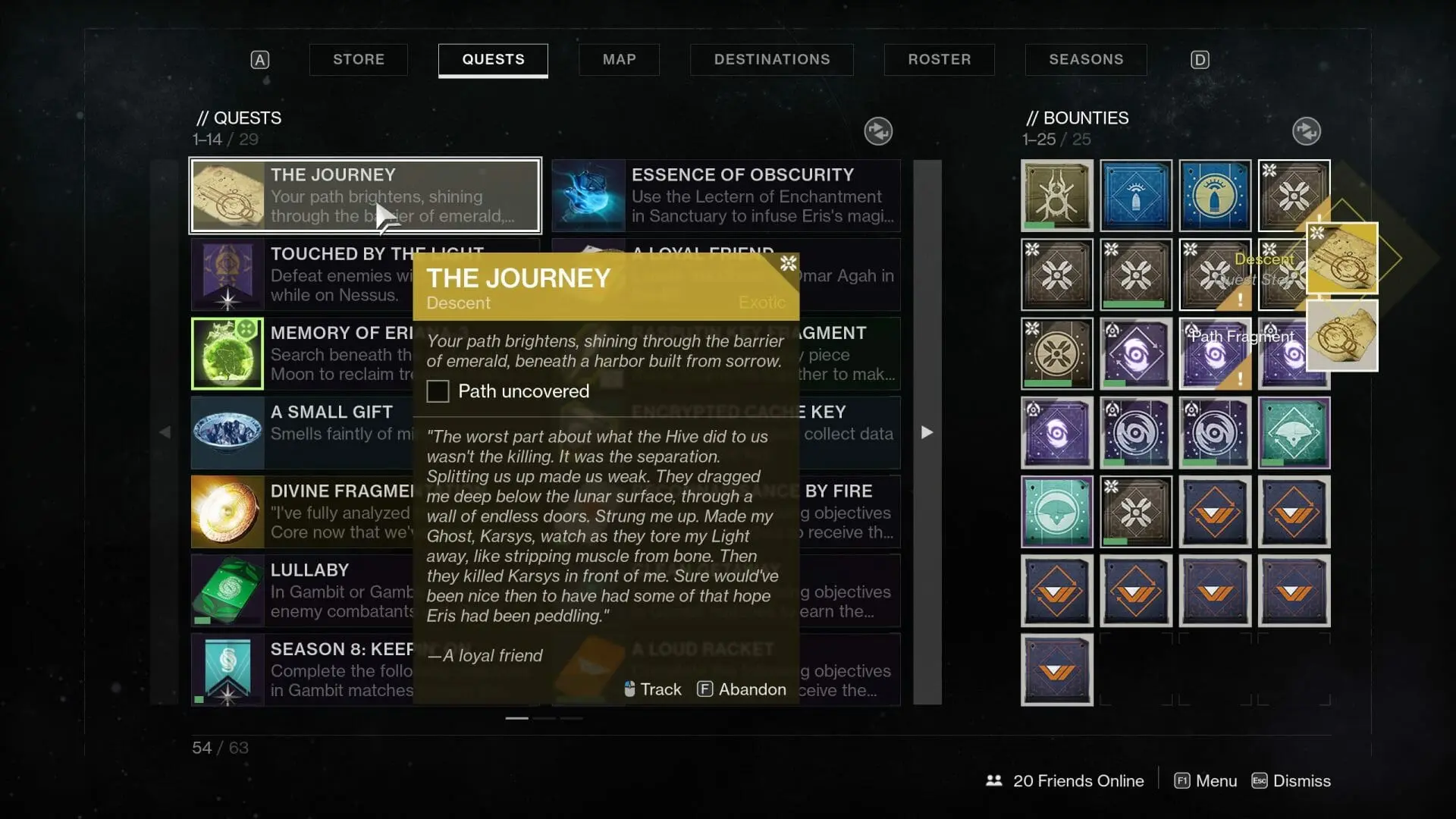Click the bounties sort toggle icon
The height and width of the screenshot is (819, 1456).
point(1306,131)
